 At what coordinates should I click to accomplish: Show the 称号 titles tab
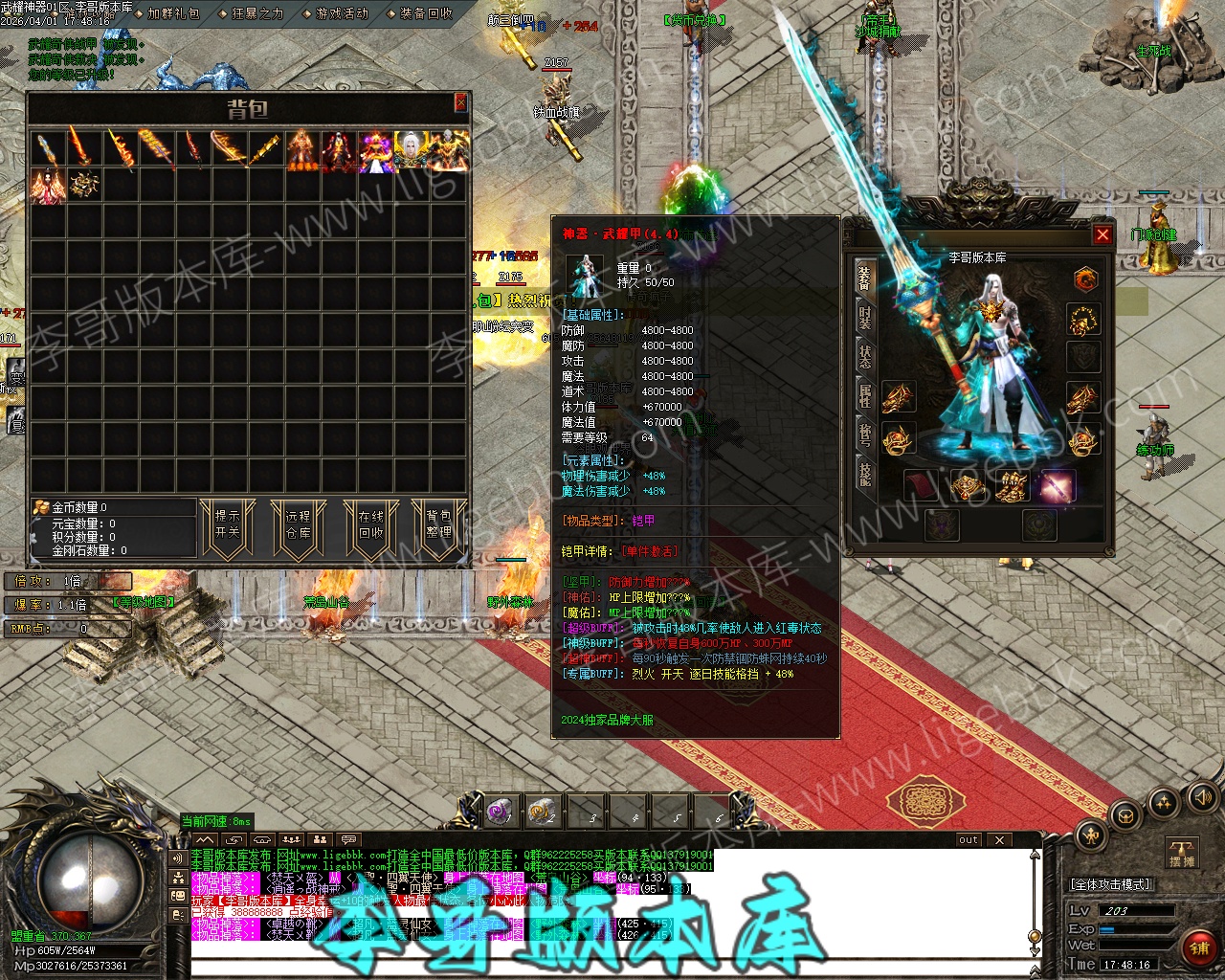coord(865,434)
